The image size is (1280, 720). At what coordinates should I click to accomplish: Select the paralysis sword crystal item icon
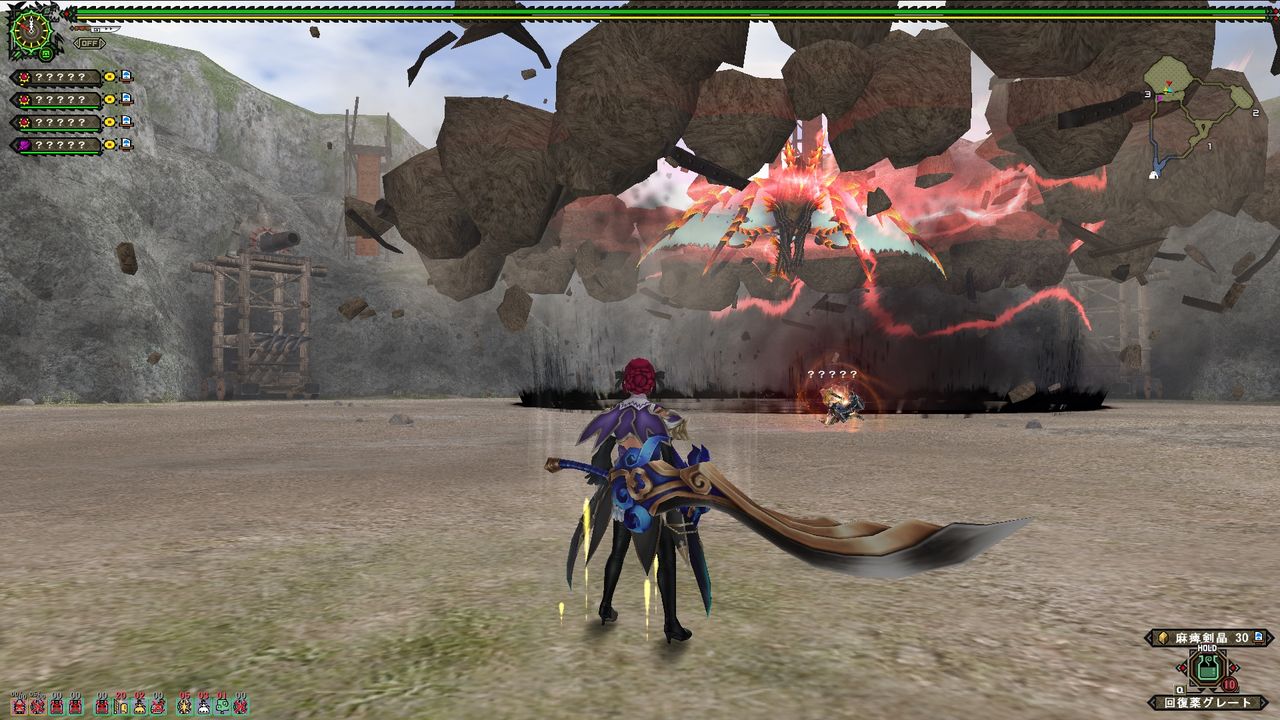1163,637
